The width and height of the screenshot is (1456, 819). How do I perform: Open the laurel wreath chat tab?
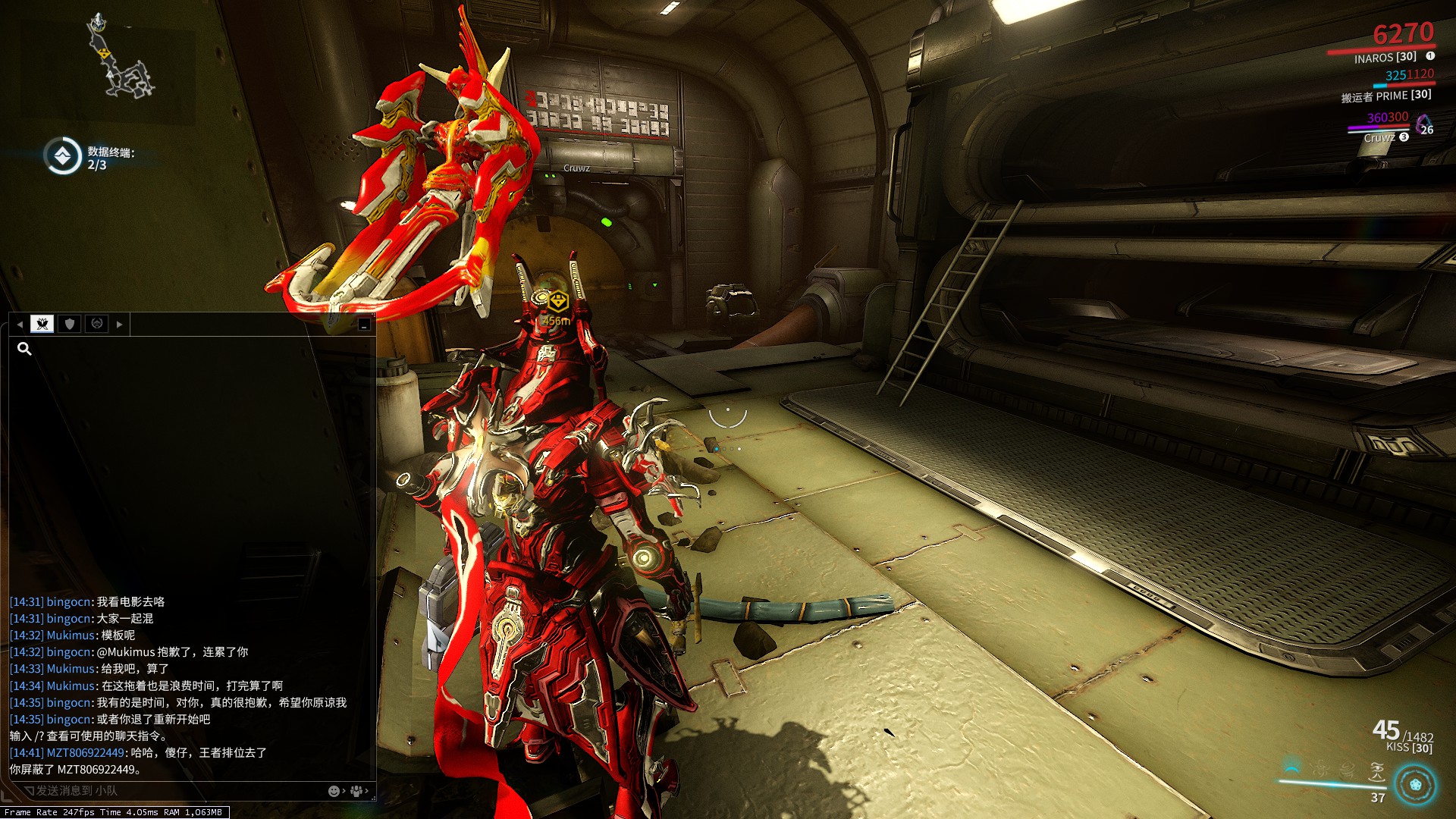pyautogui.click(x=97, y=324)
